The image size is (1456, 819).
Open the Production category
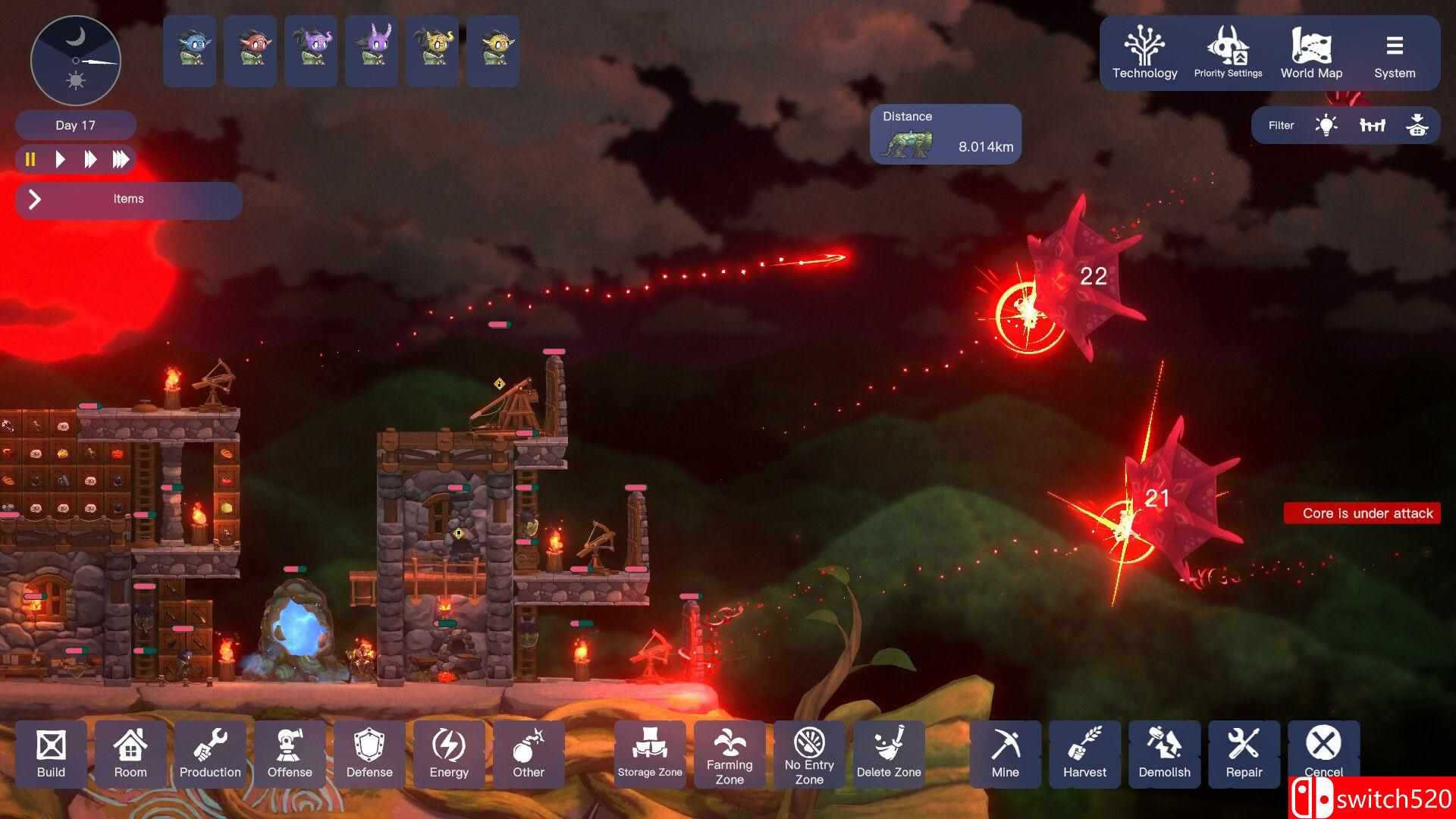(210, 754)
